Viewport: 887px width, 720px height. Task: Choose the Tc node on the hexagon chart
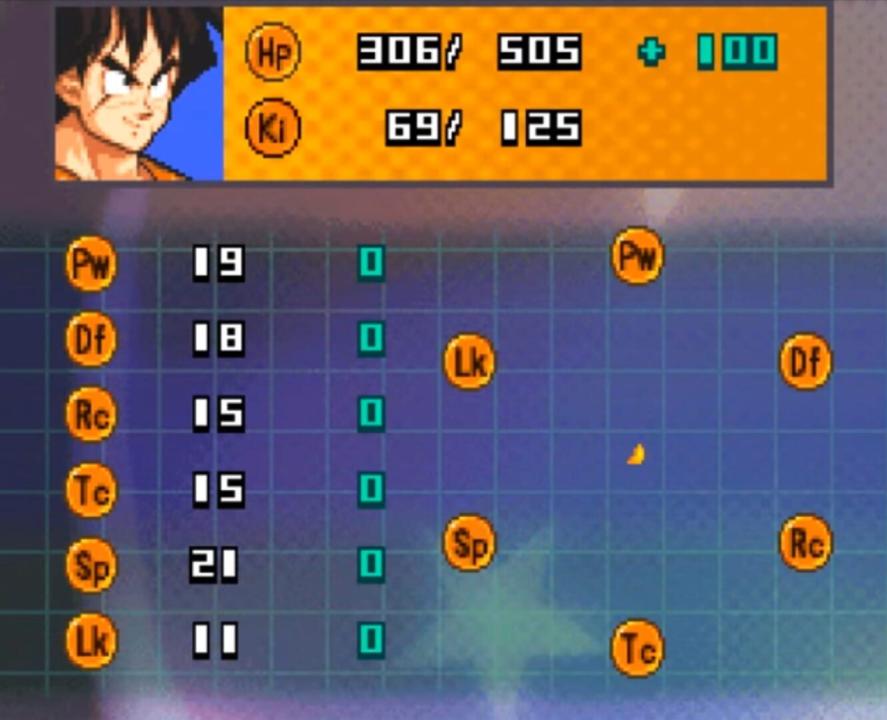click(637, 648)
